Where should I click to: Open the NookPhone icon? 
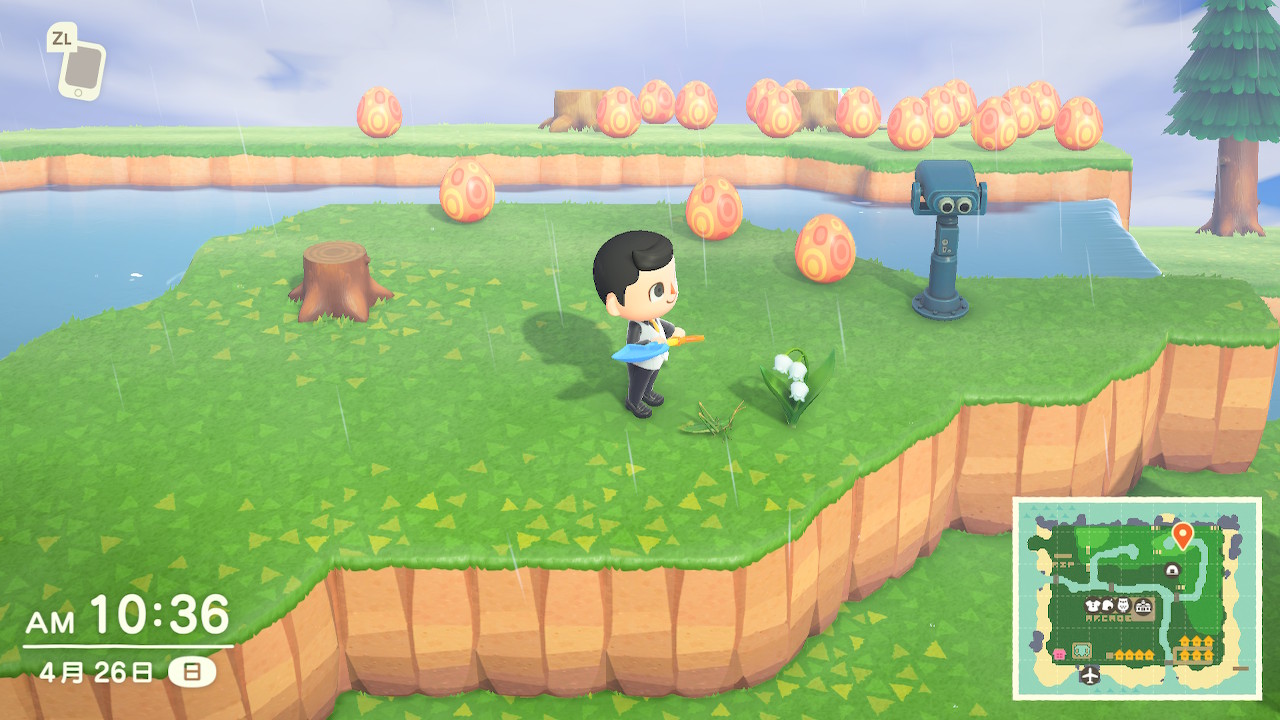pos(81,69)
